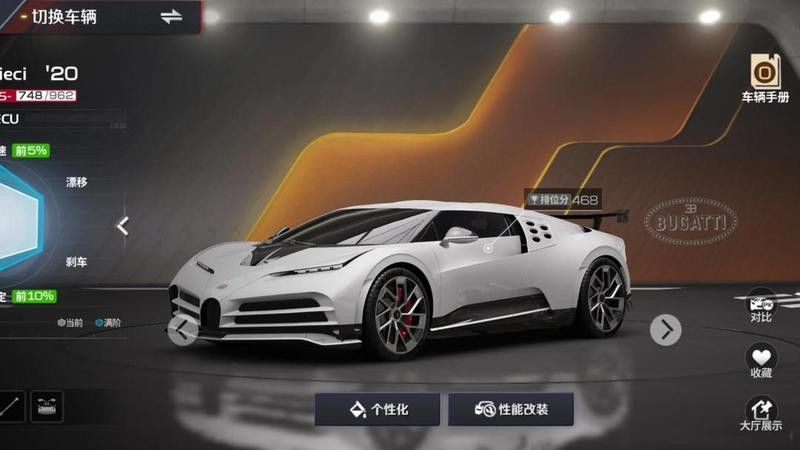The image size is (800, 450).
Task: Set the car for 大厅展示 lobby display
Action: click(x=761, y=414)
